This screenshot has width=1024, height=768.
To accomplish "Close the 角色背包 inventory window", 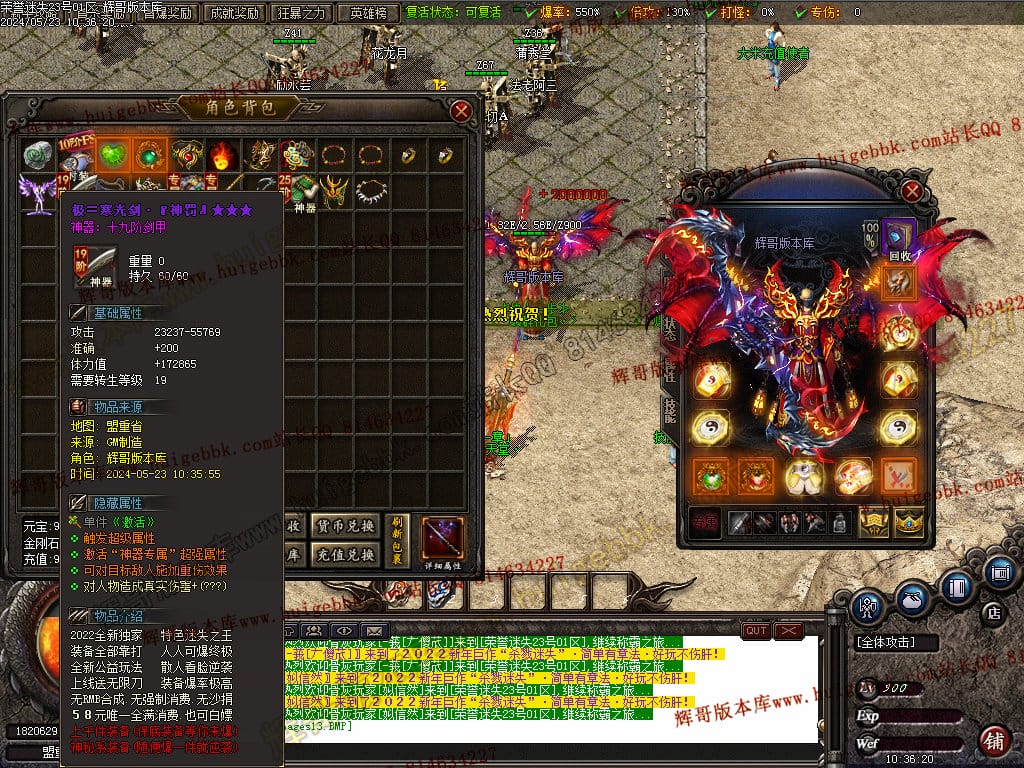I will [461, 111].
